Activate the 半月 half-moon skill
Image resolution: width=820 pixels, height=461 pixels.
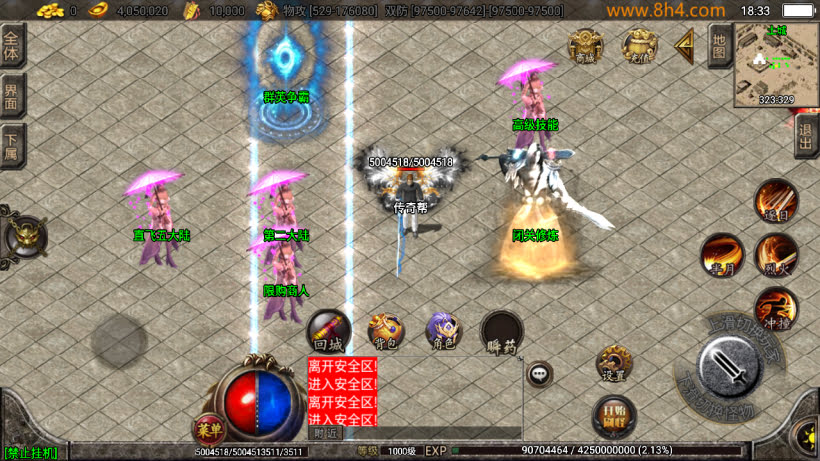[721, 254]
